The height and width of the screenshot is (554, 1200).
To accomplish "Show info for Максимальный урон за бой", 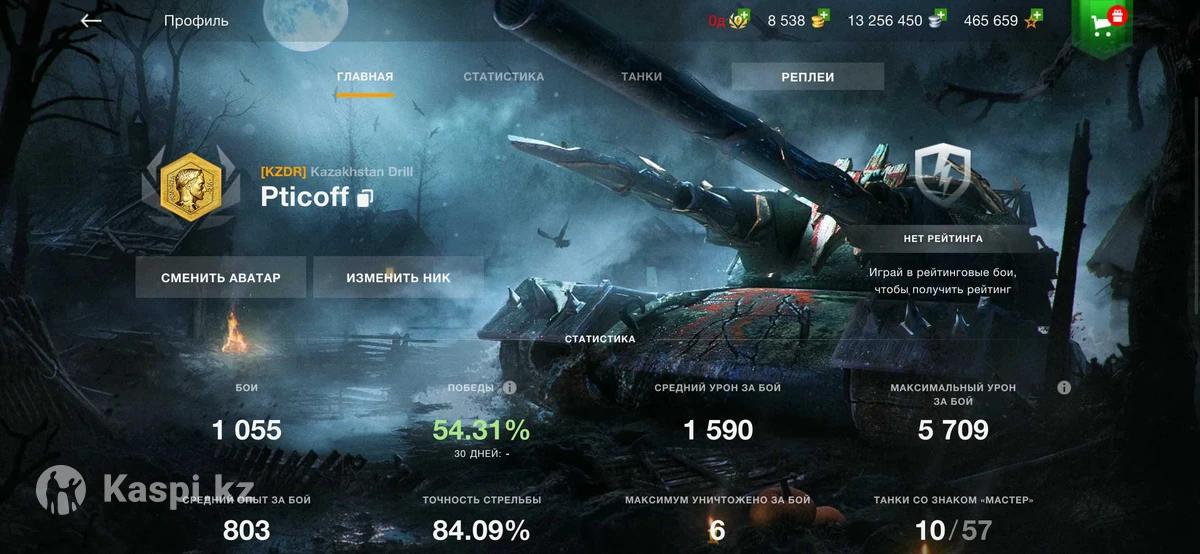I will coord(1064,387).
